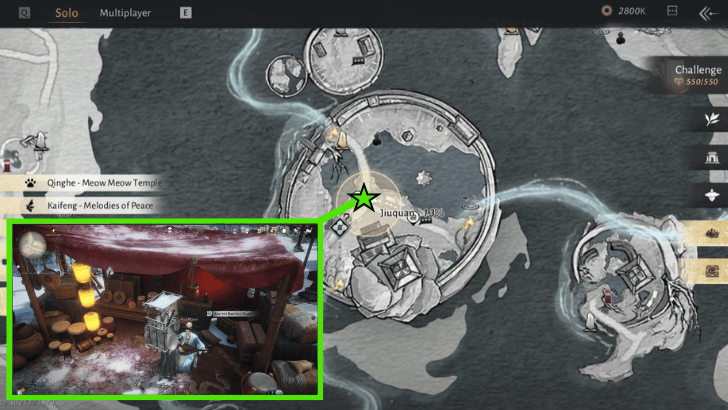Select the pavilion building side icon
This screenshot has width=728, height=410.
(713, 158)
